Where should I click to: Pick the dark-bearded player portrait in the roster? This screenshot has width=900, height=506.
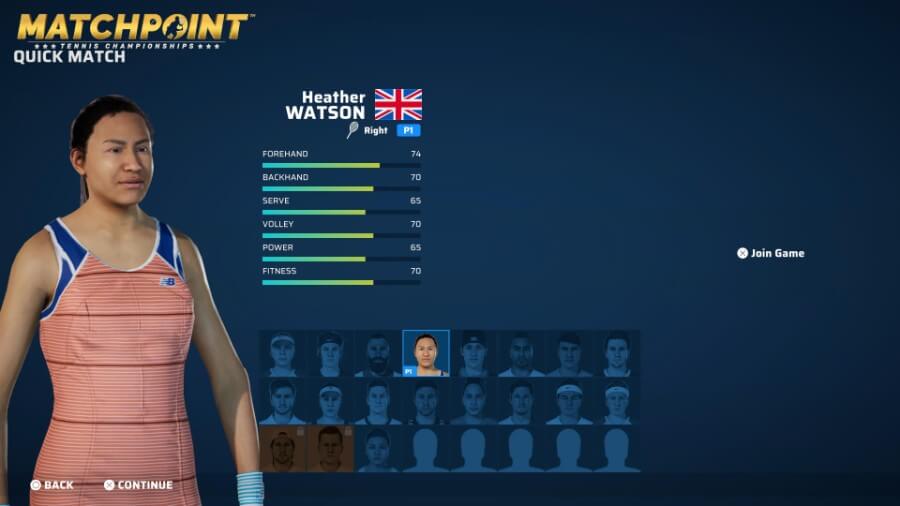coord(378,354)
